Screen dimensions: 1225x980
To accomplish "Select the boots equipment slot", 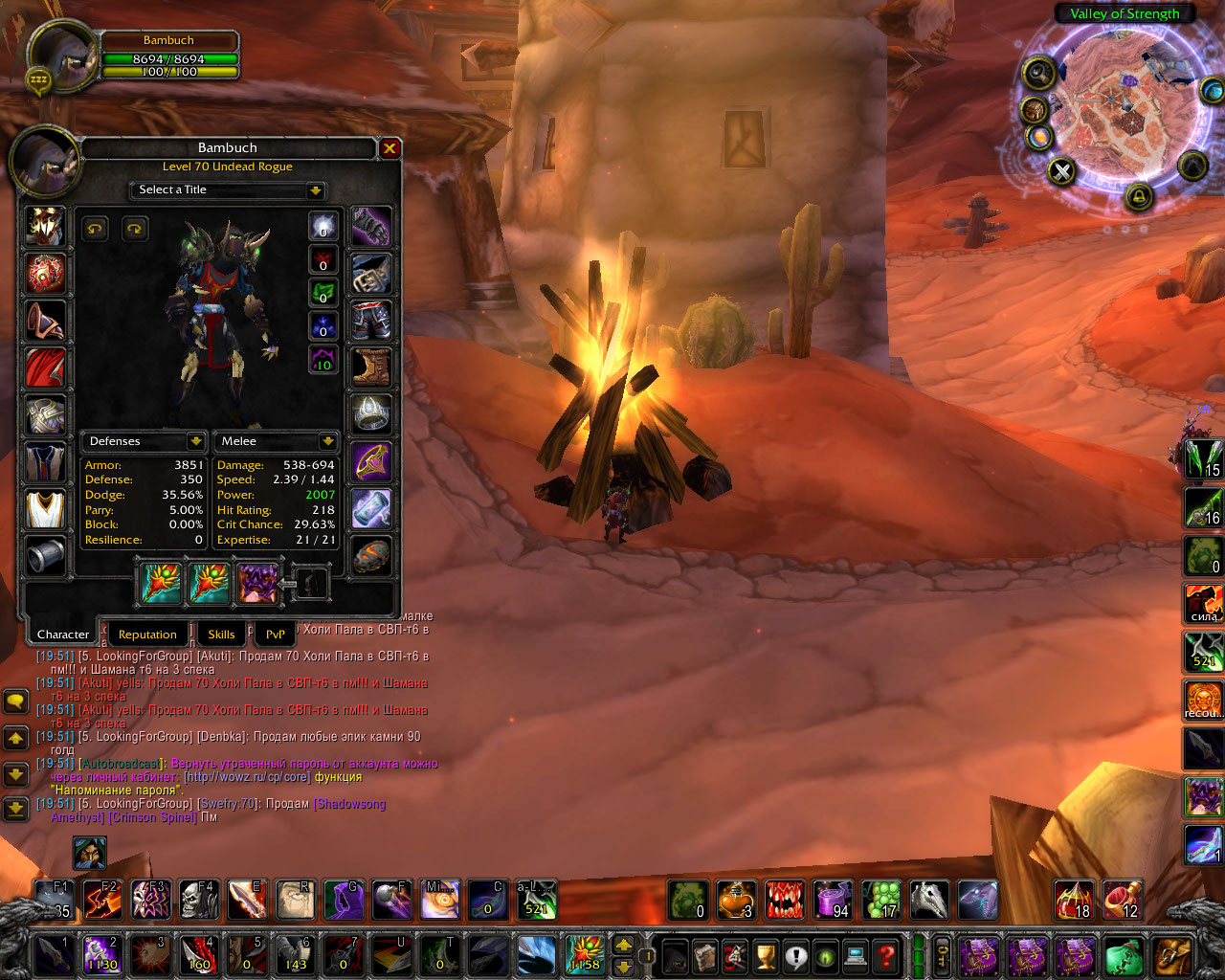I will click(x=371, y=367).
